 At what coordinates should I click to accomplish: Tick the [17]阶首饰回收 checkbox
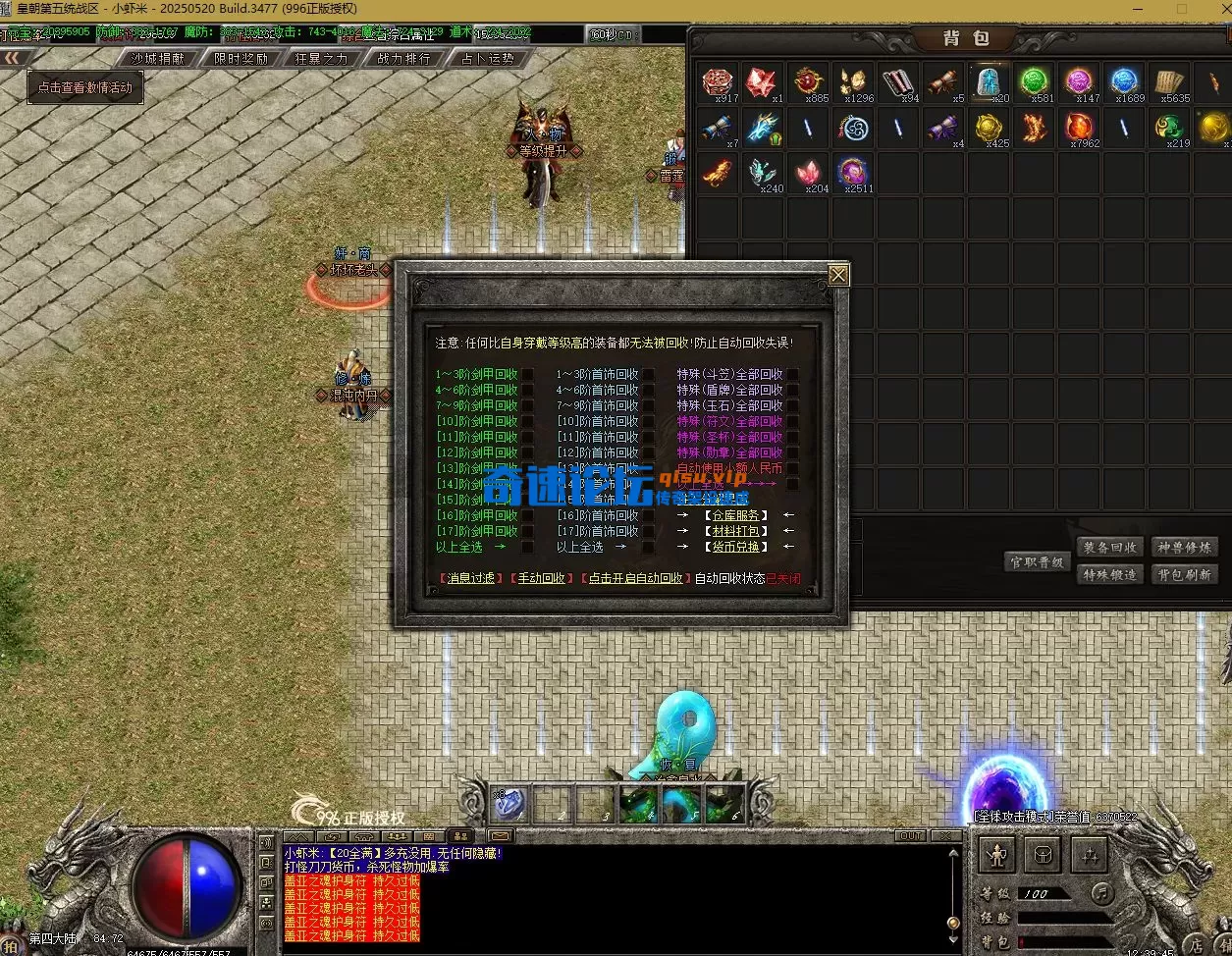(x=649, y=531)
